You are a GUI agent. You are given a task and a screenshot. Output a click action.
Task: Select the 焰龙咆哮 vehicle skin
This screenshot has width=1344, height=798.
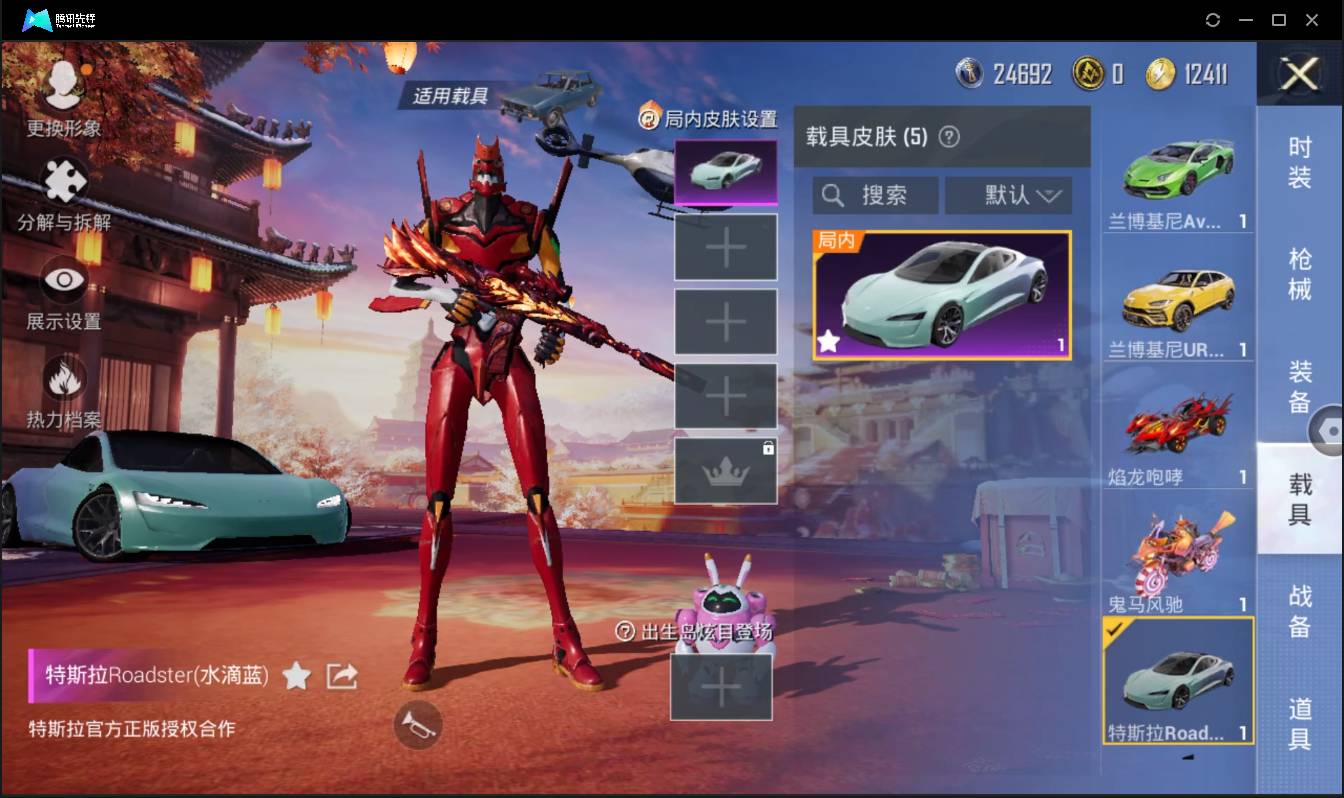point(1177,432)
